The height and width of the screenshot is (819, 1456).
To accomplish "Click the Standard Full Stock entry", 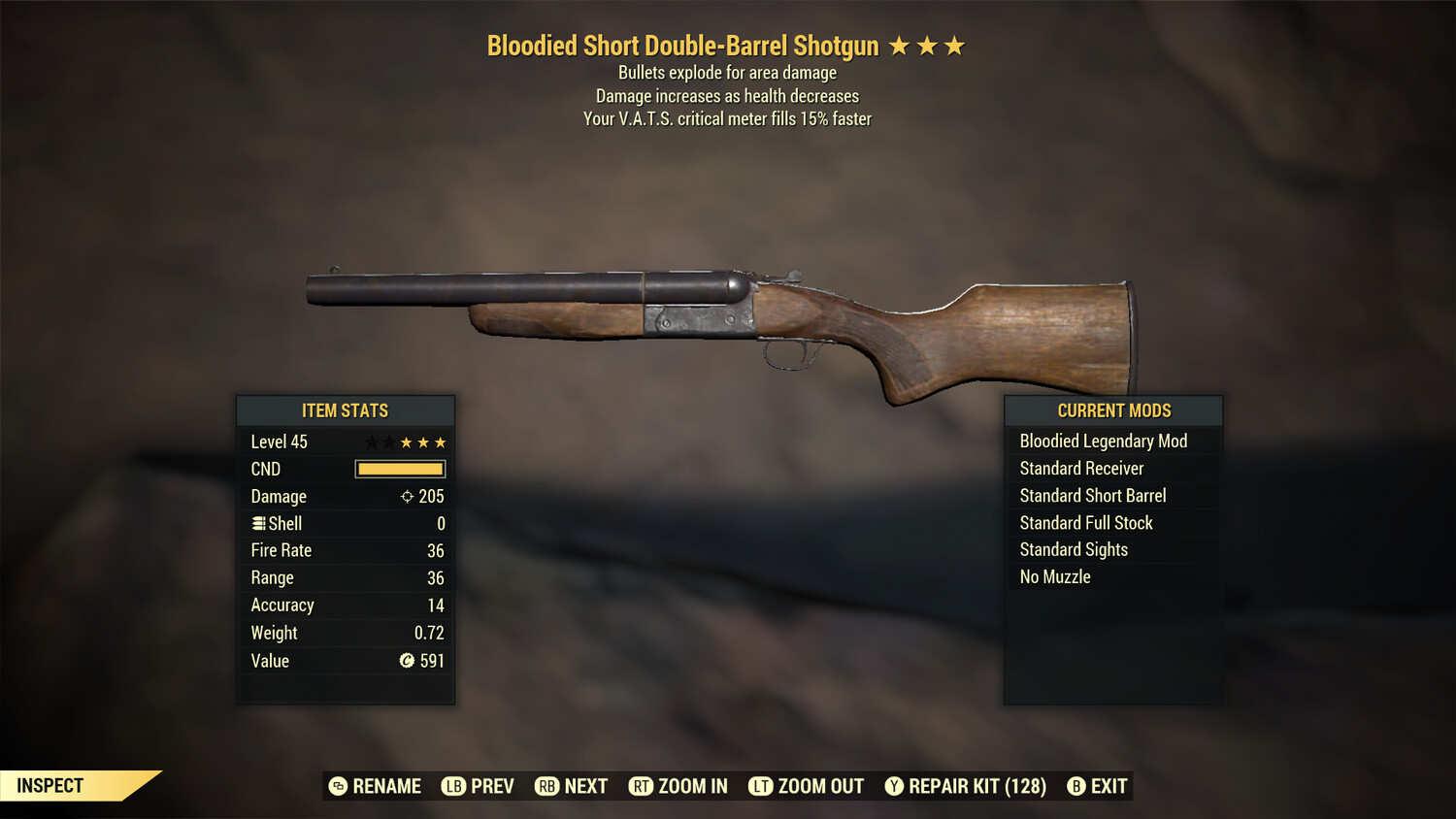I will point(1085,522).
